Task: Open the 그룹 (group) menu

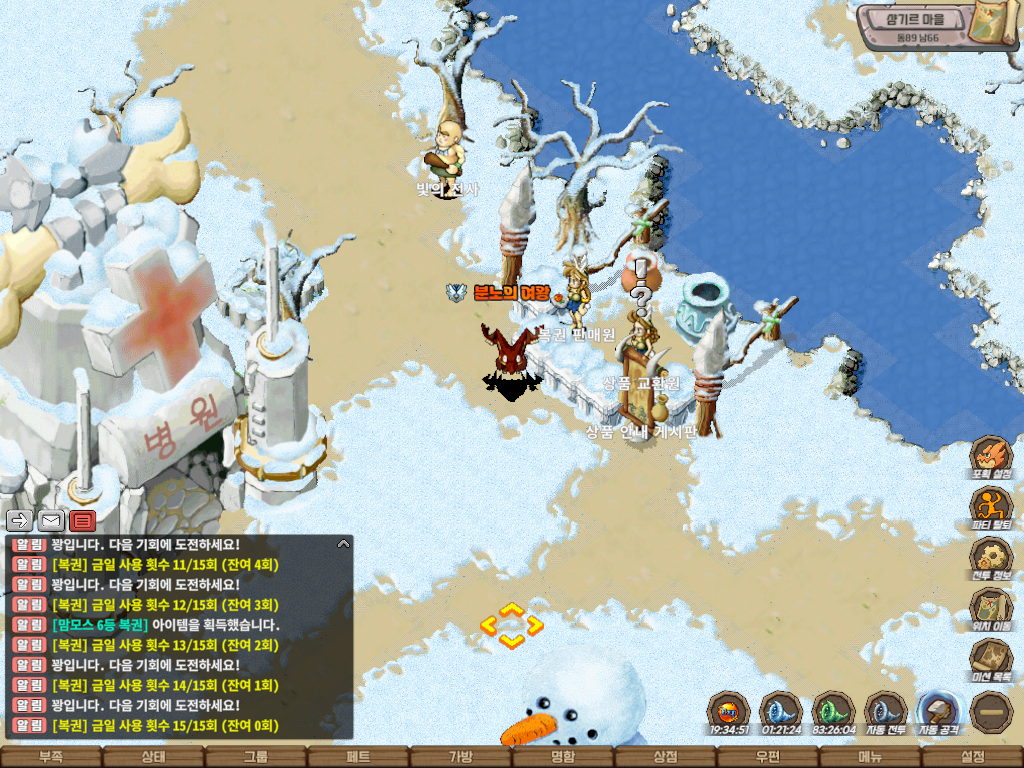Action: pos(256,757)
